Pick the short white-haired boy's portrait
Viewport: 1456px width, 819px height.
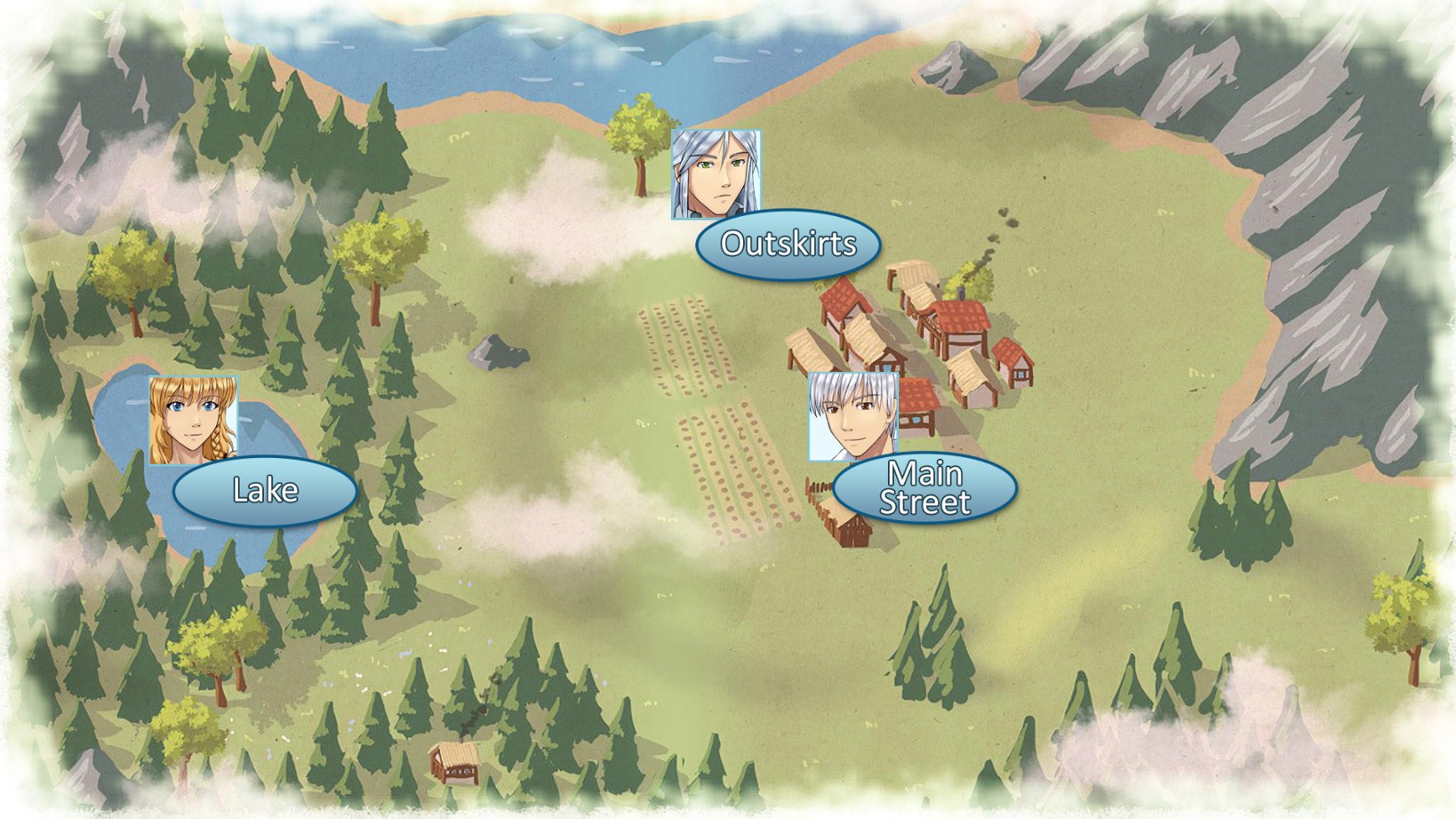pyautogui.click(x=853, y=416)
